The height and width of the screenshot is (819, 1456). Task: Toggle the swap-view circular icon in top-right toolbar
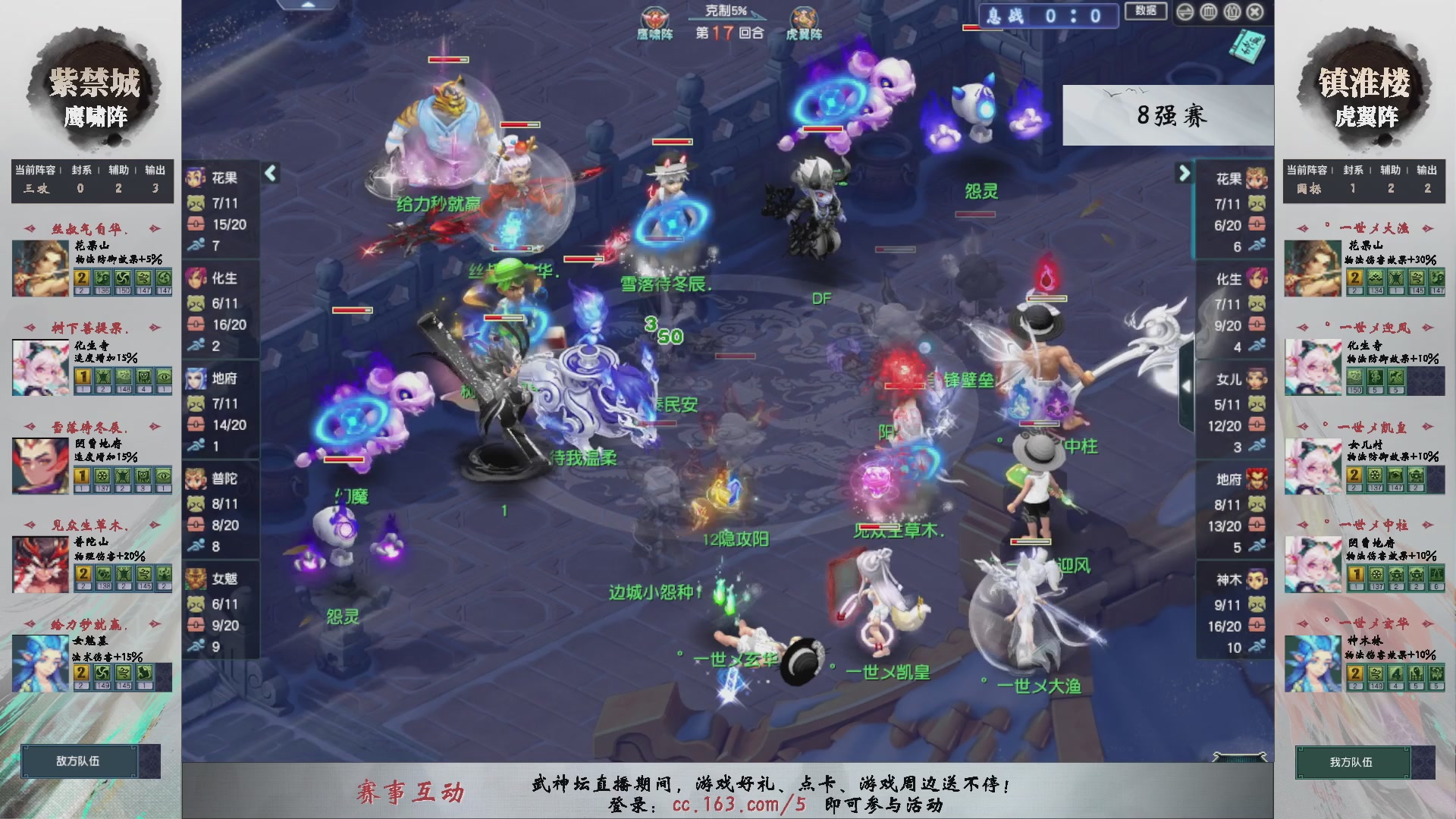(x=1185, y=11)
